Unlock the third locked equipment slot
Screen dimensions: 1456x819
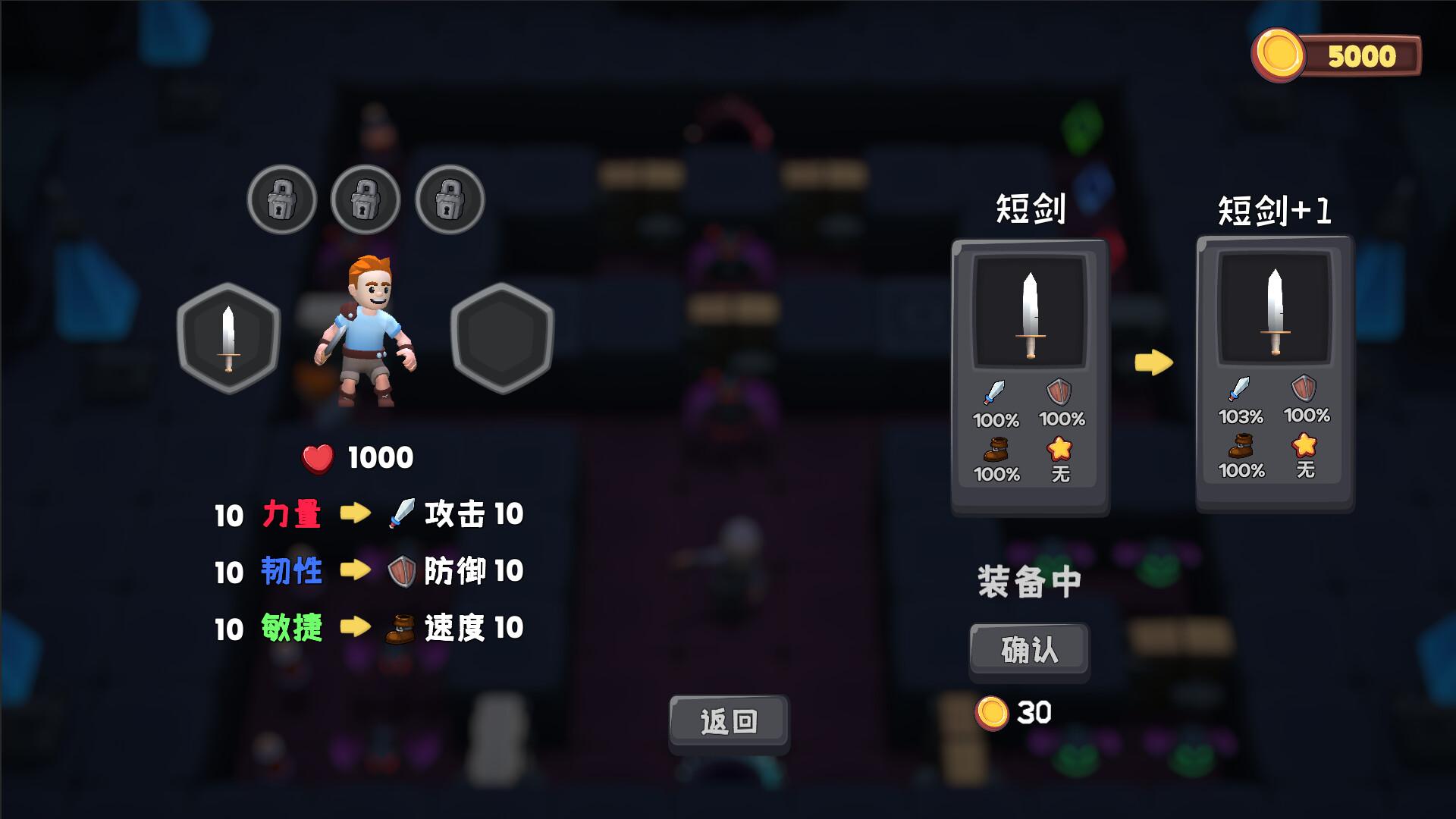tap(449, 199)
